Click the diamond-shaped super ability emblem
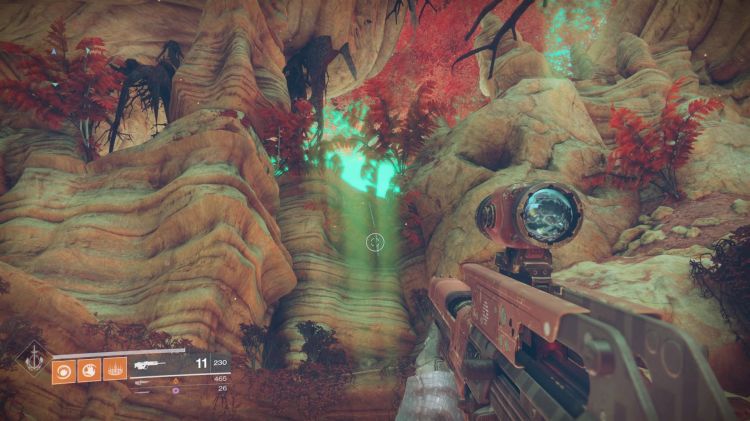This screenshot has width=750, height=421. click(34, 362)
